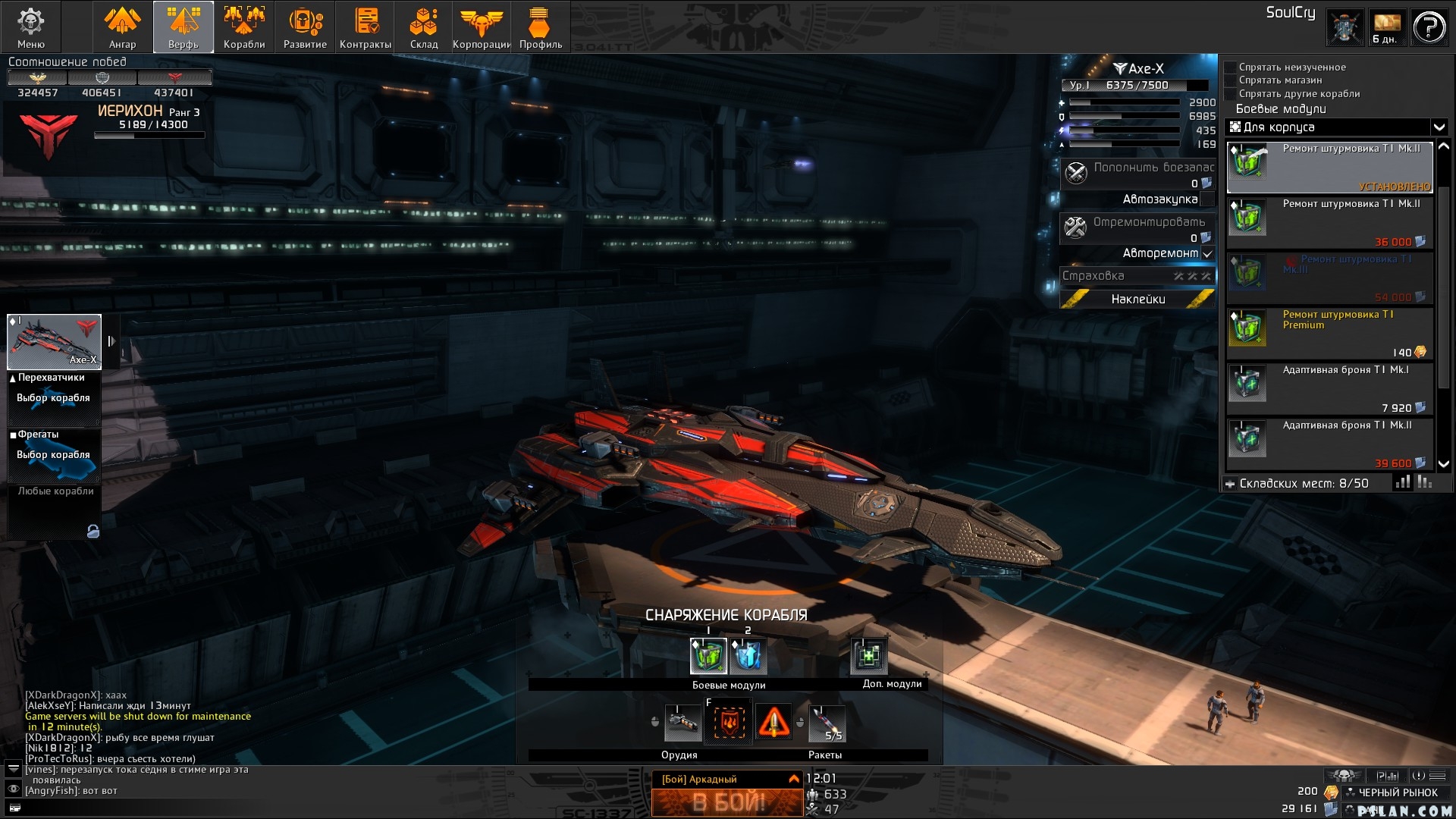Launch battle with В БОЙ! button
This screenshot has height=819, width=1456.
tap(727, 802)
